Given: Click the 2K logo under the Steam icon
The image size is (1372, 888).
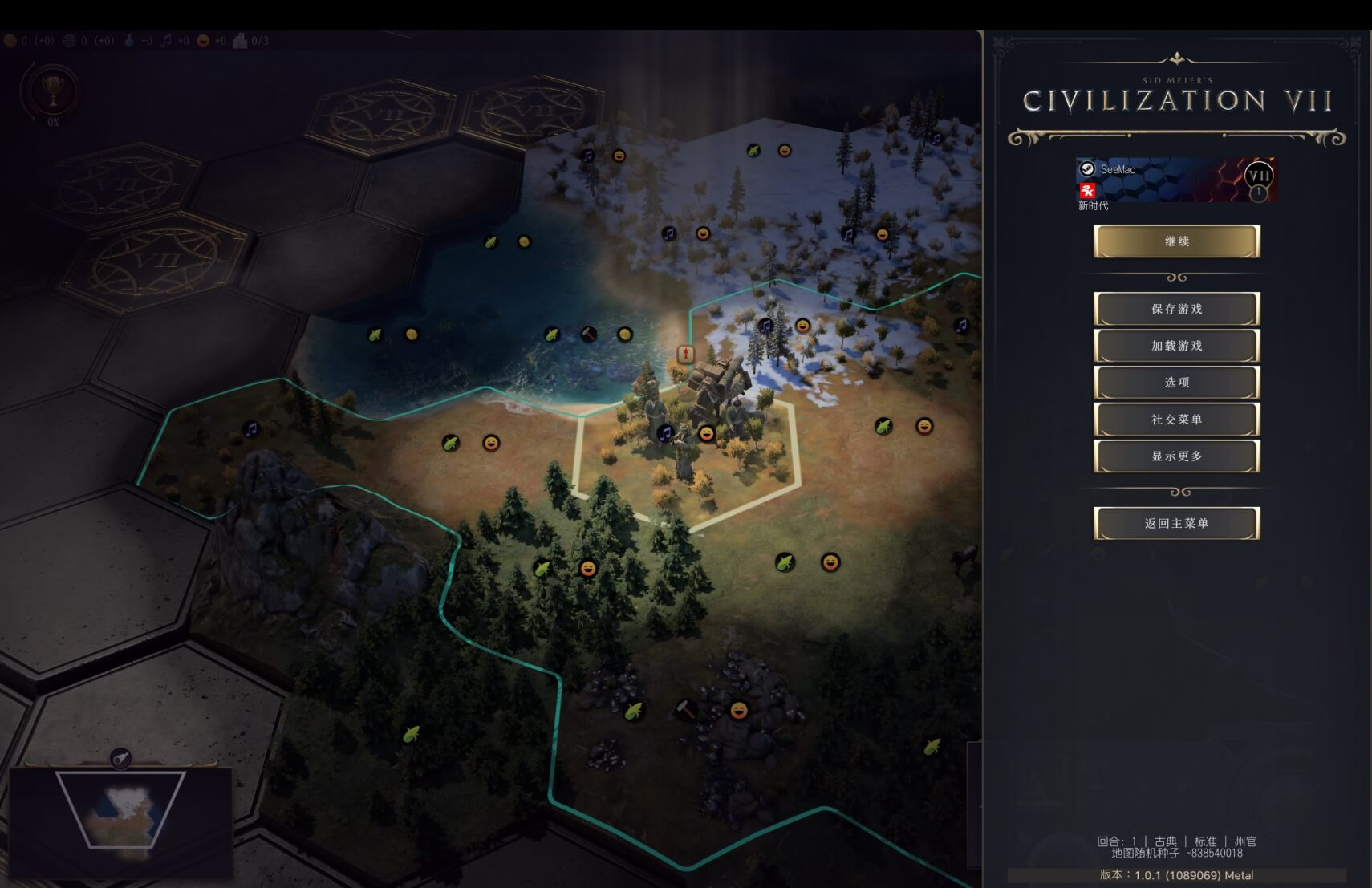Looking at the screenshot, I should coord(1086,191).
